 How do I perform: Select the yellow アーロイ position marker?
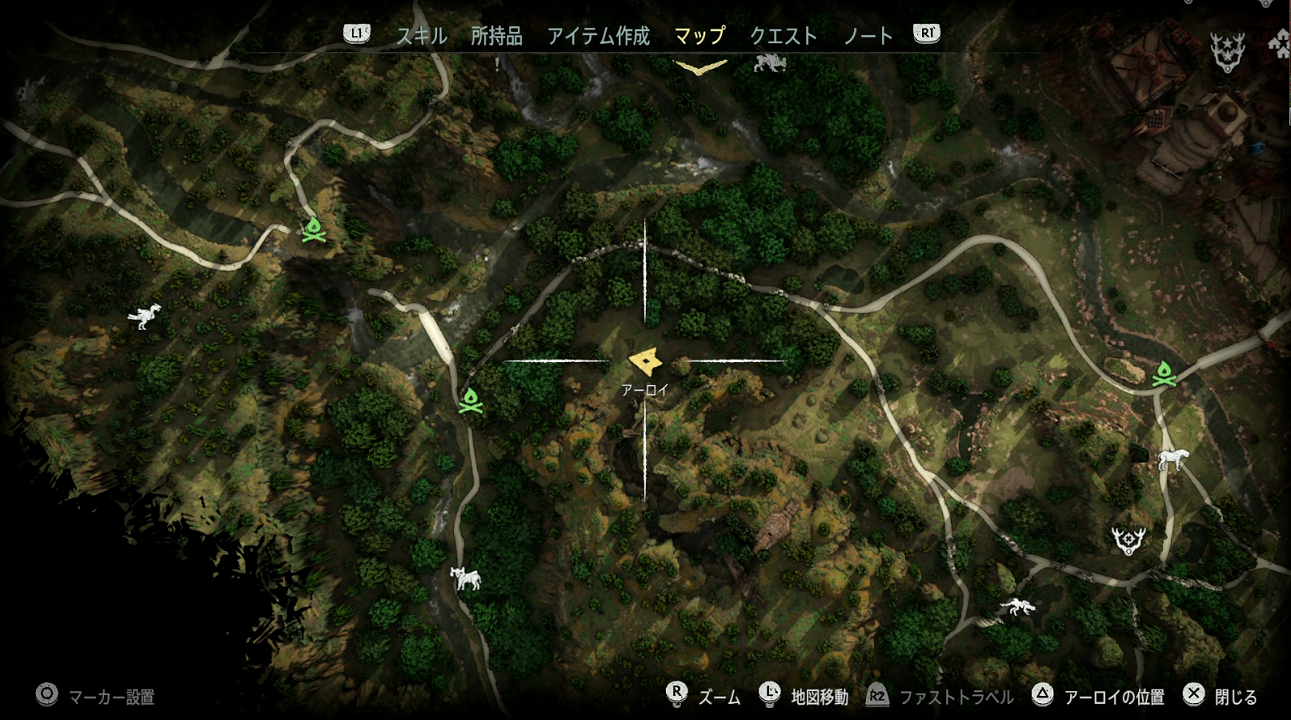tap(647, 361)
